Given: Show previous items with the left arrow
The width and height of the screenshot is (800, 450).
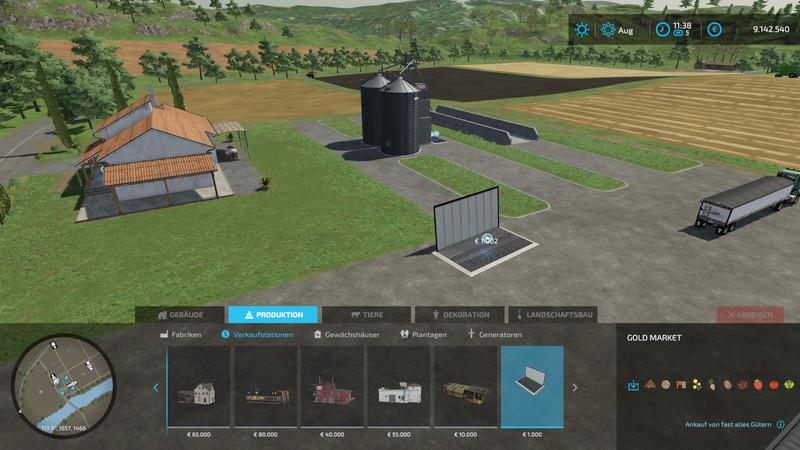Looking at the screenshot, I should pyautogui.click(x=155, y=387).
